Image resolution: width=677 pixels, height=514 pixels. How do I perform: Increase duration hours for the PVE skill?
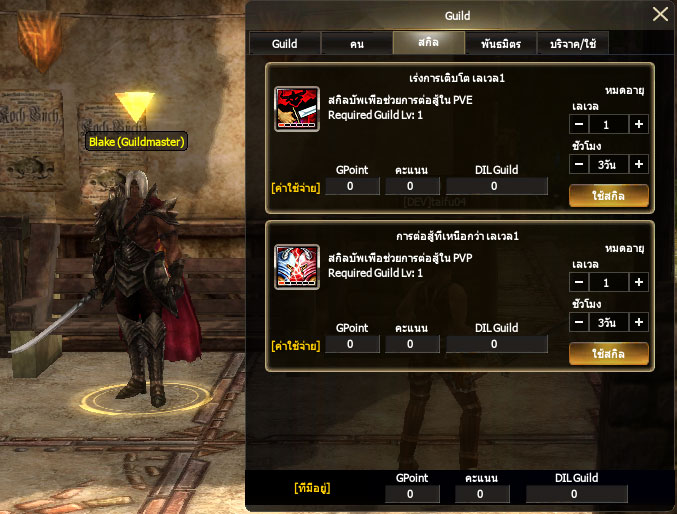coord(639,164)
